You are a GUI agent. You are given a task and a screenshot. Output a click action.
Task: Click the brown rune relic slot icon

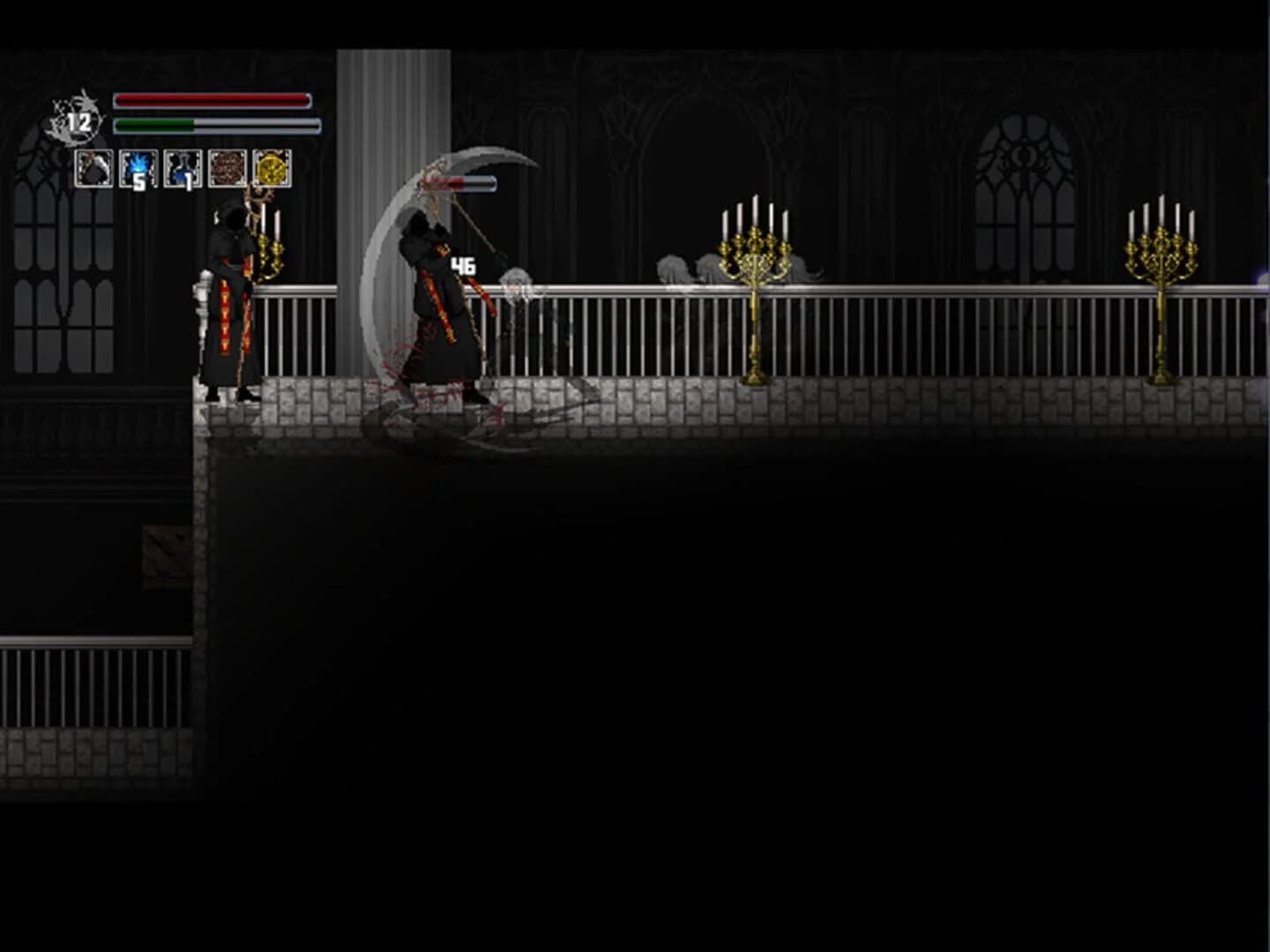pyautogui.click(x=228, y=169)
